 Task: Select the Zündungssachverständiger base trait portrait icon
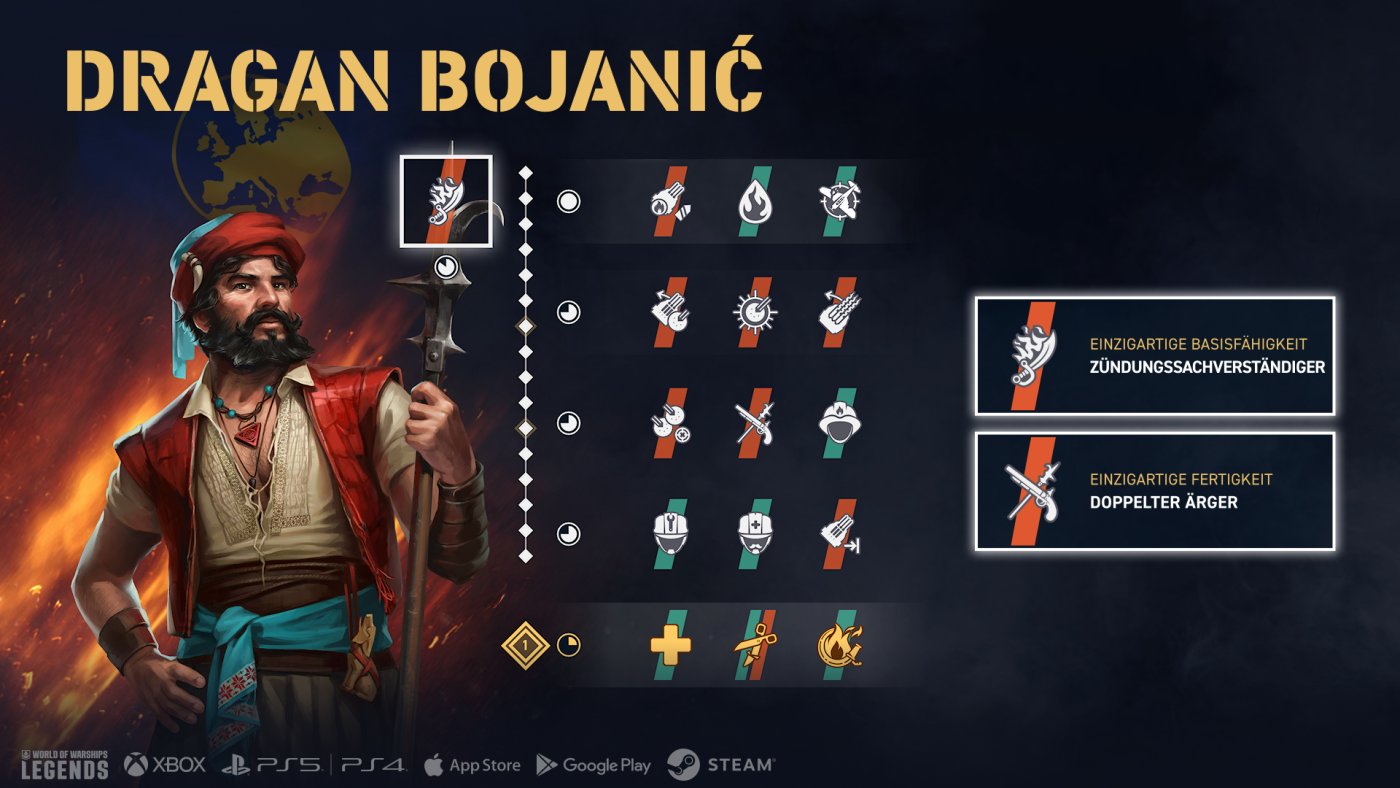point(446,201)
